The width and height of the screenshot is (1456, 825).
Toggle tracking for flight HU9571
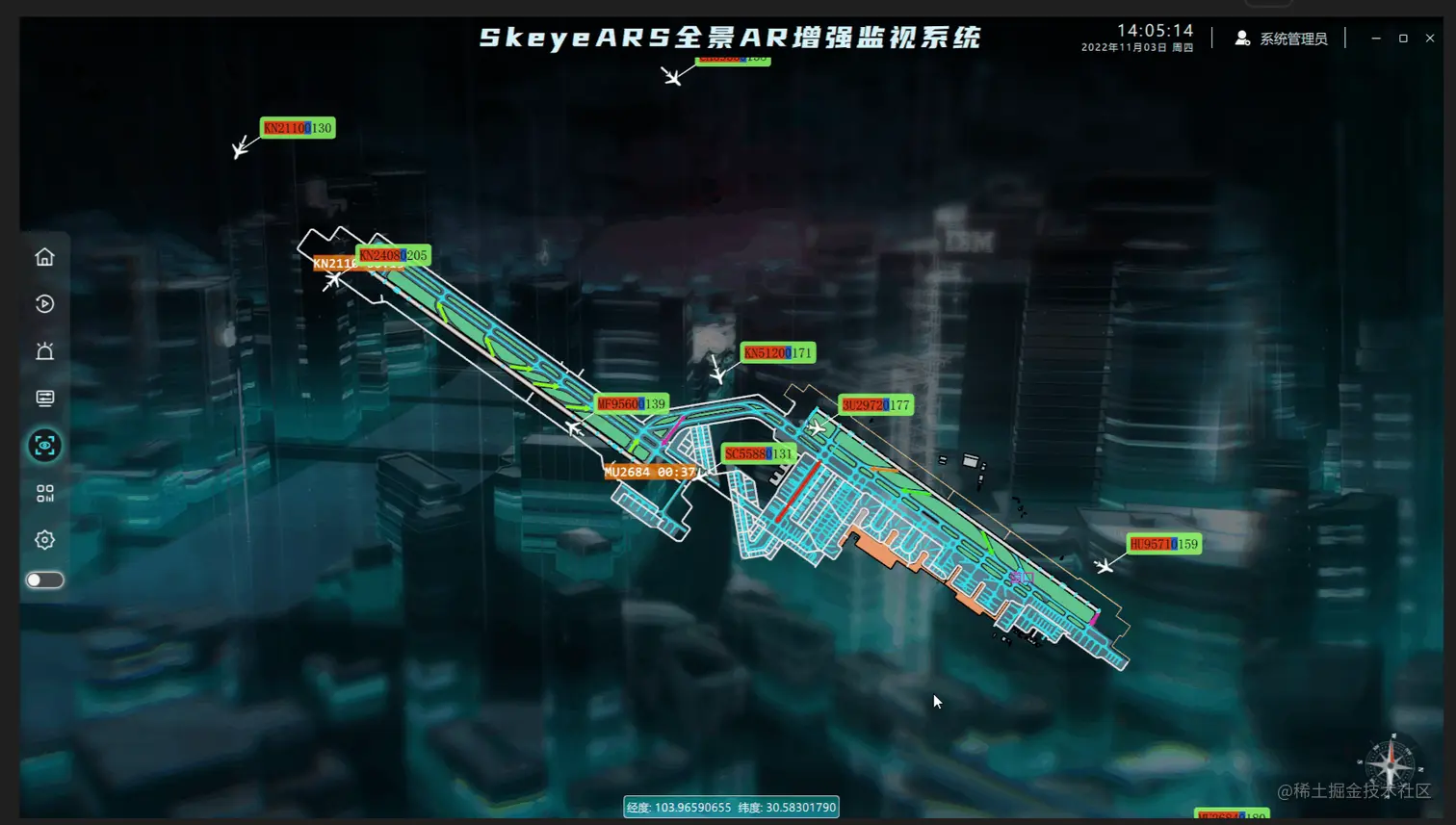click(x=1164, y=544)
